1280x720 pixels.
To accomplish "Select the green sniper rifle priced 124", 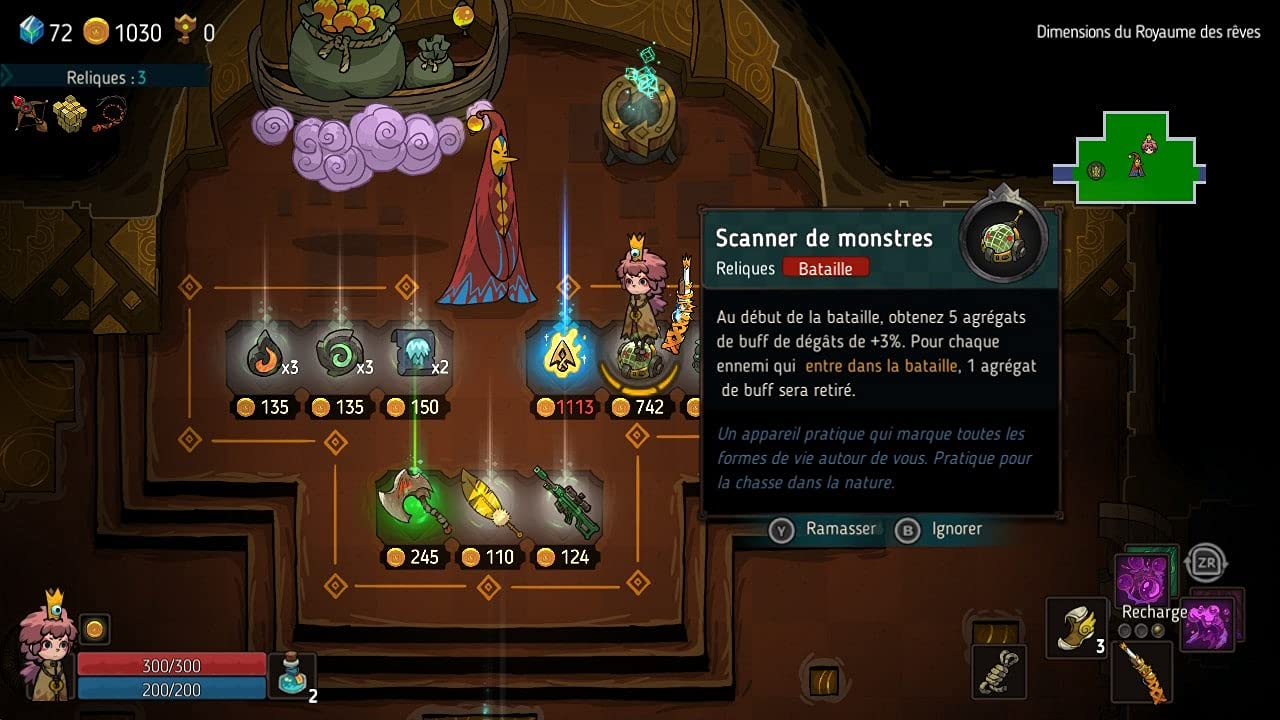I will tap(565, 503).
